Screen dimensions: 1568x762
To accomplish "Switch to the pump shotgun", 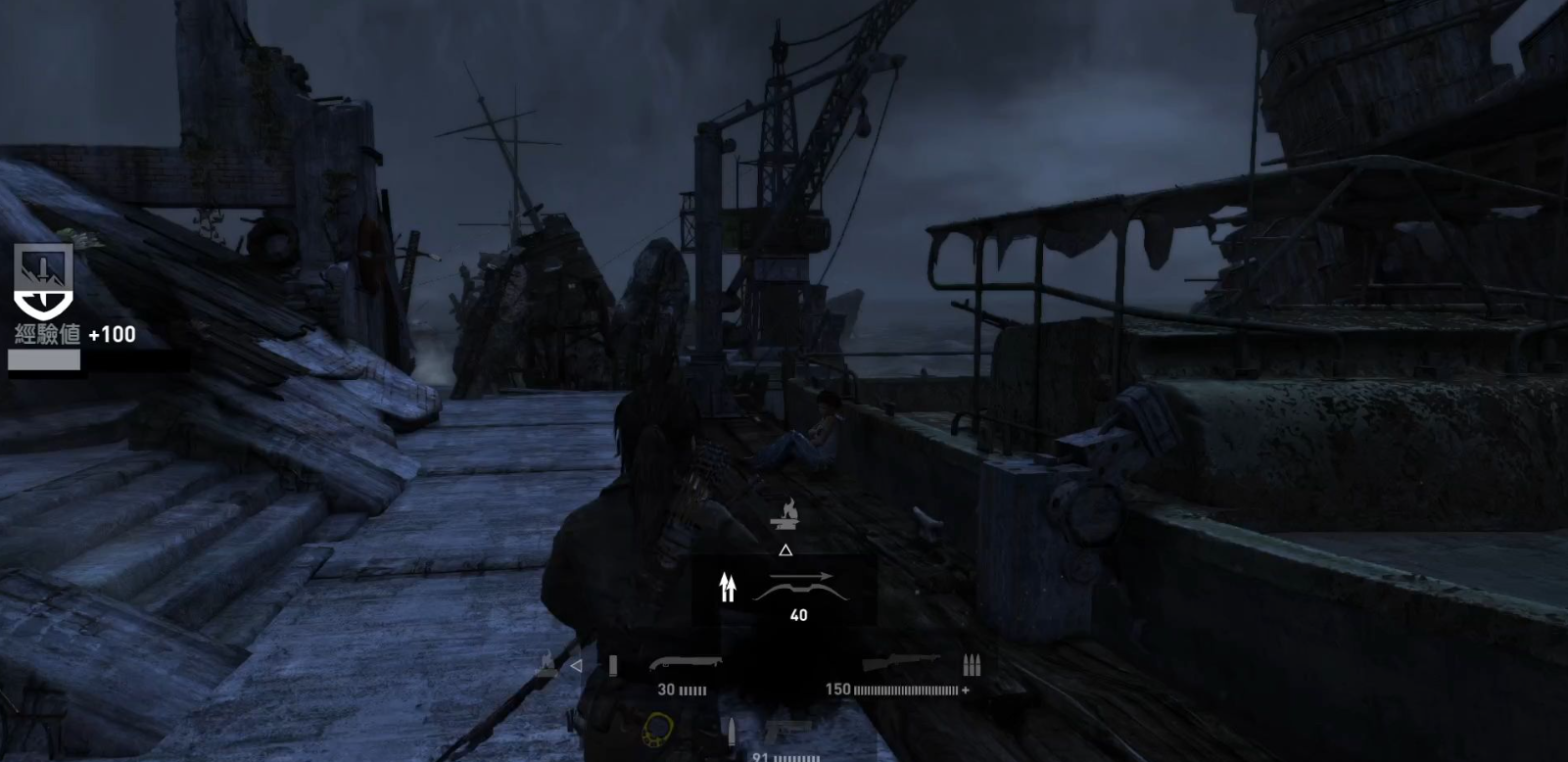I will 685,665.
